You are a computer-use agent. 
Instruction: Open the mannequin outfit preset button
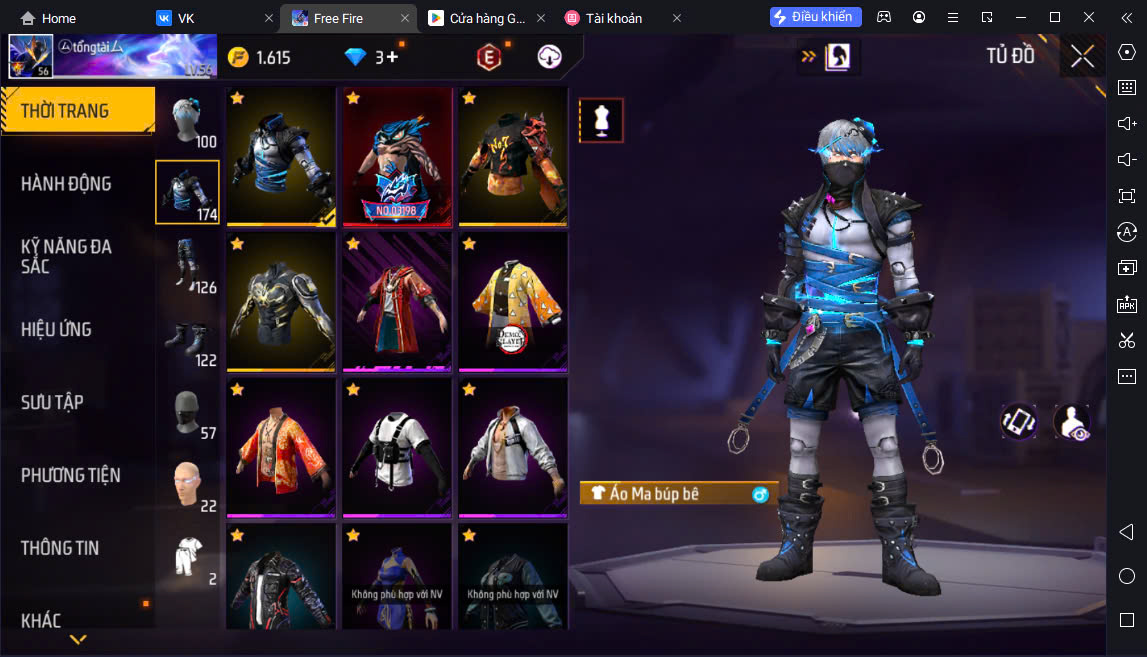tap(601, 120)
